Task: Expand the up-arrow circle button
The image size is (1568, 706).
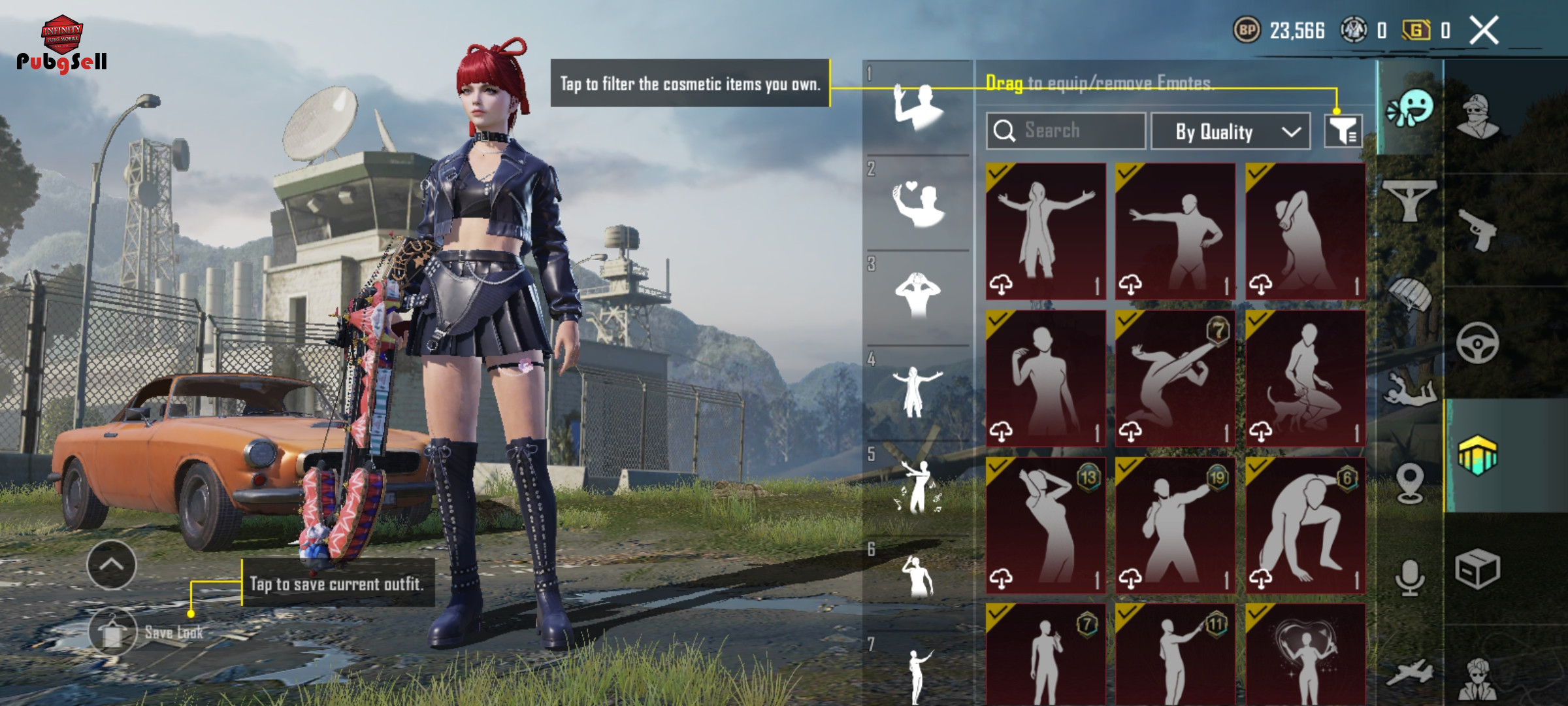Action: point(112,565)
